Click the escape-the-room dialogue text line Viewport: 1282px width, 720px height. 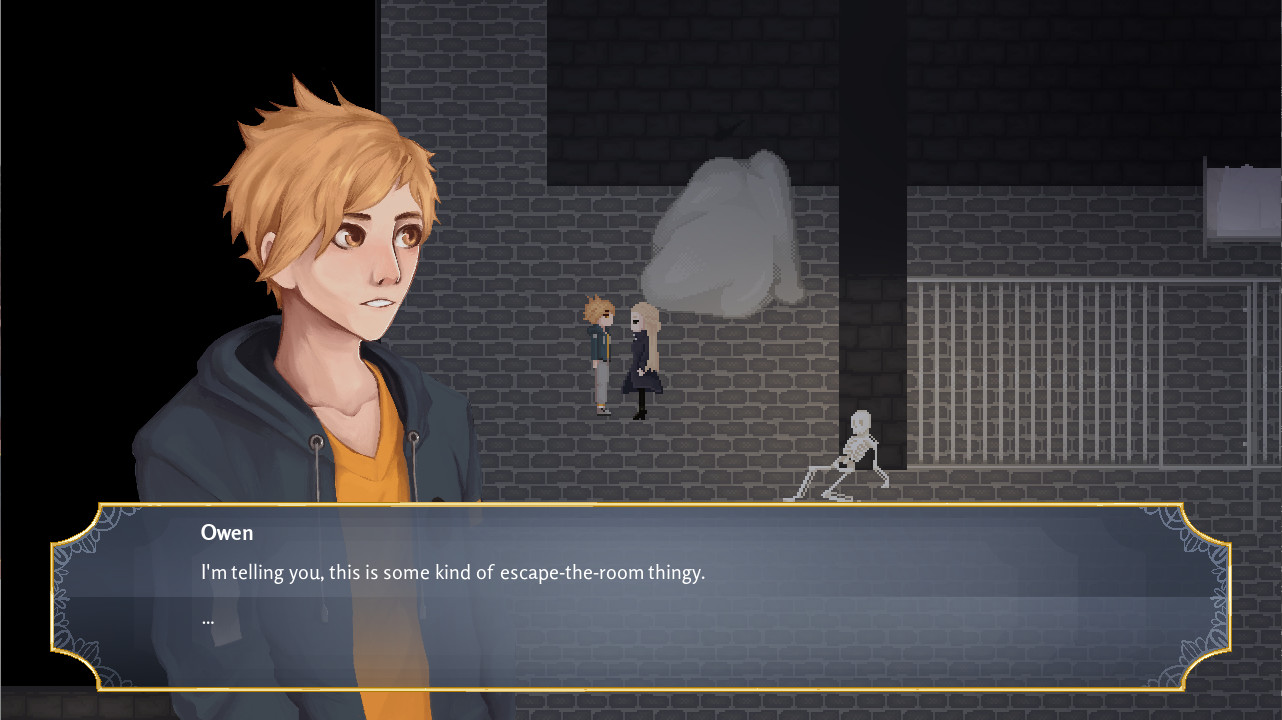(x=450, y=573)
